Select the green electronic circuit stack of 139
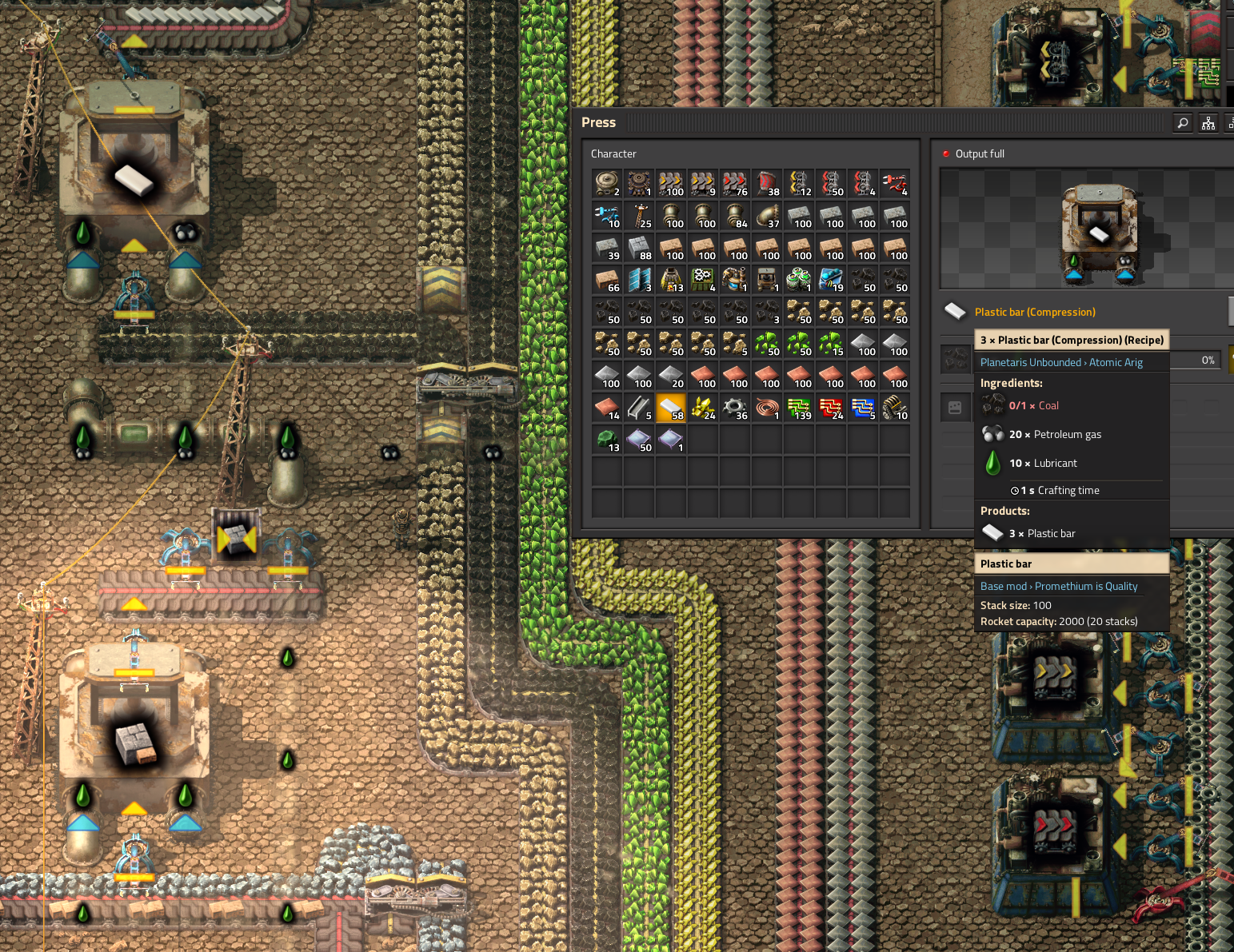Viewport: 1234px width, 952px height. coord(799,408)
